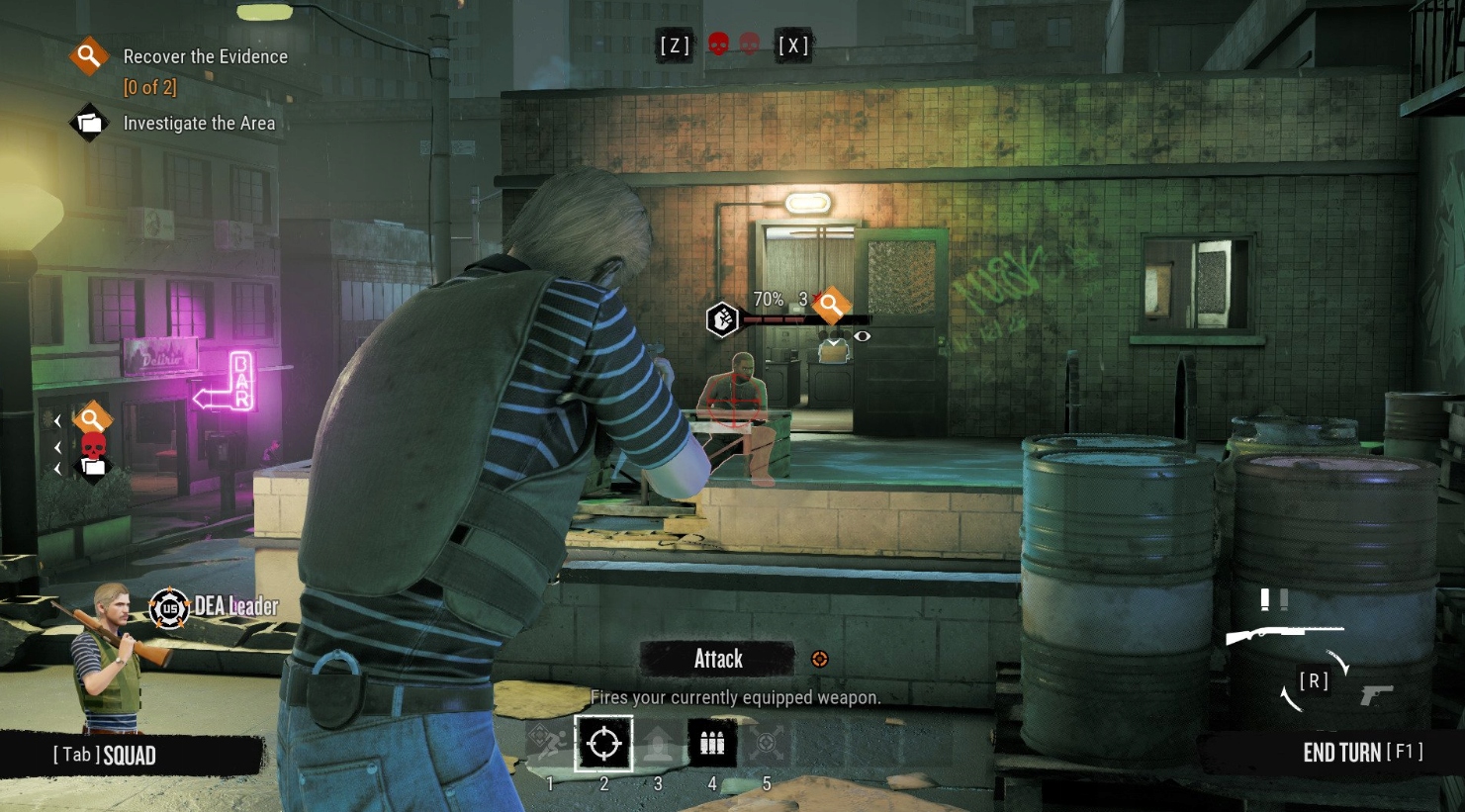Select the bright red skull target
The height and width of the screenshot is (812, 1465).
(719, 45)
